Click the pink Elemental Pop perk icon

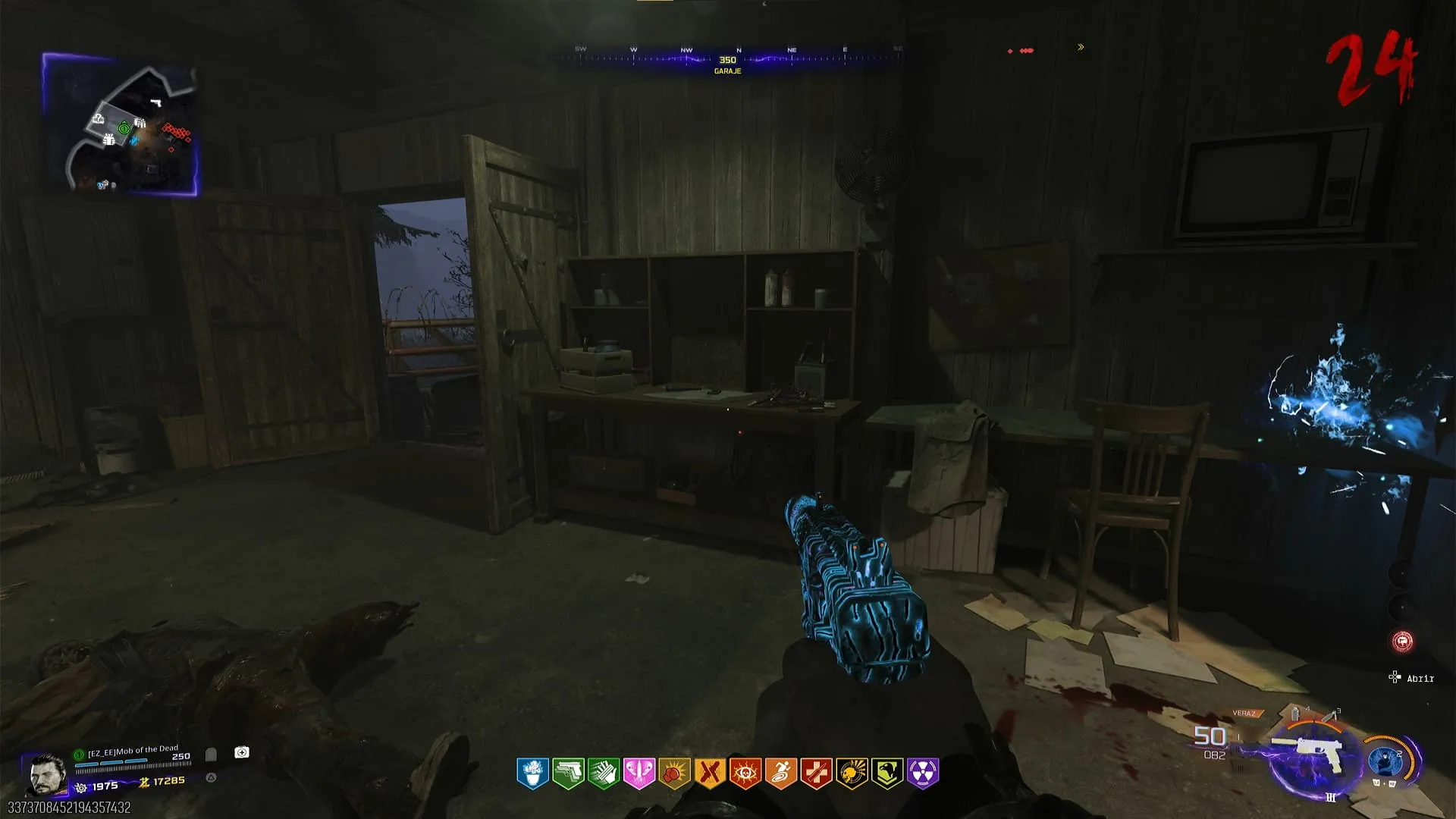pos(639,773)
